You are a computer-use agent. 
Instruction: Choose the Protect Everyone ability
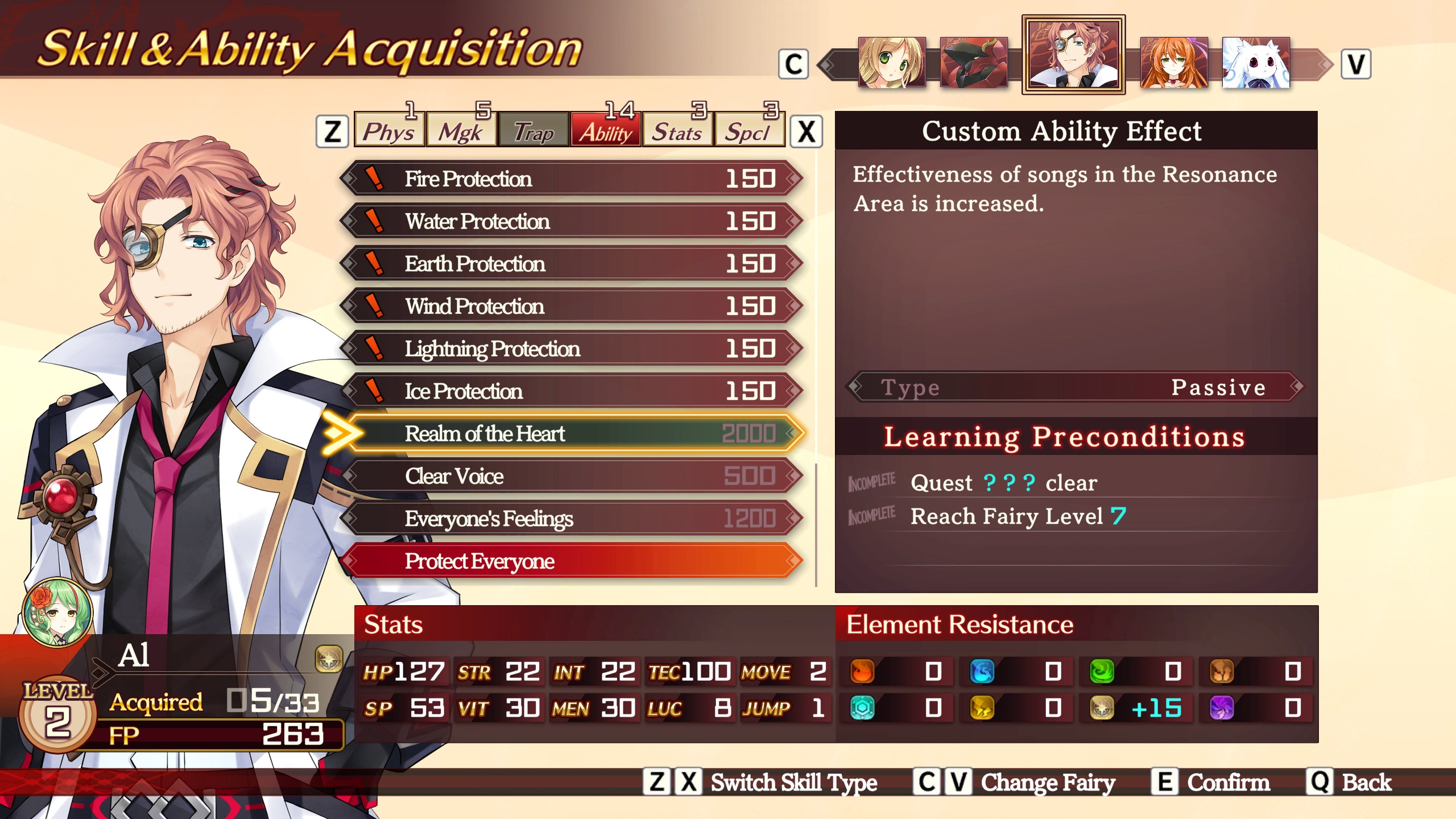(x=572, y=561)
